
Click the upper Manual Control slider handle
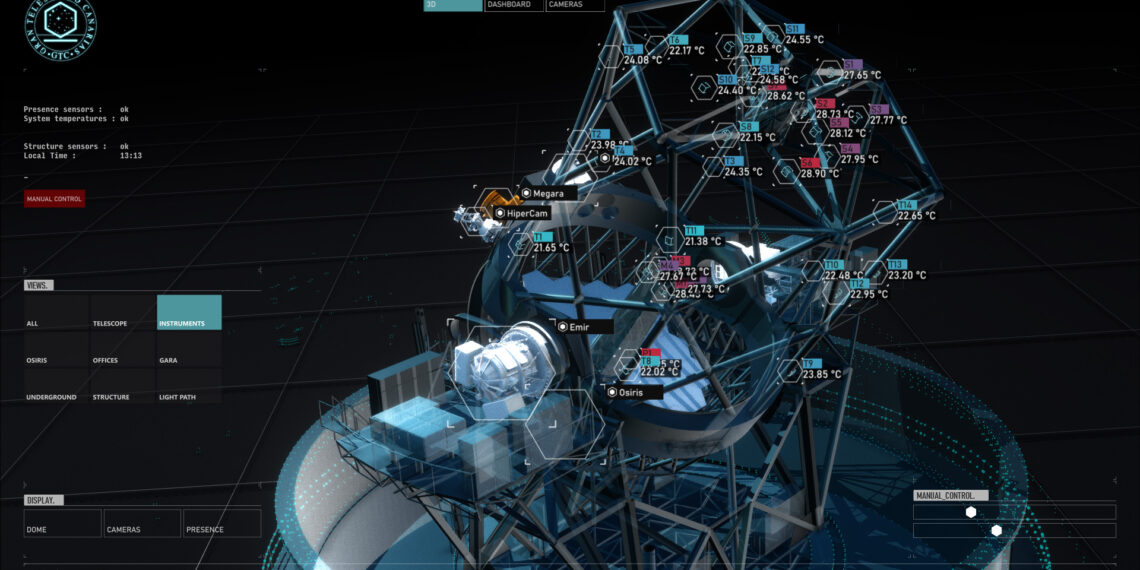click(x=970, y=512)
